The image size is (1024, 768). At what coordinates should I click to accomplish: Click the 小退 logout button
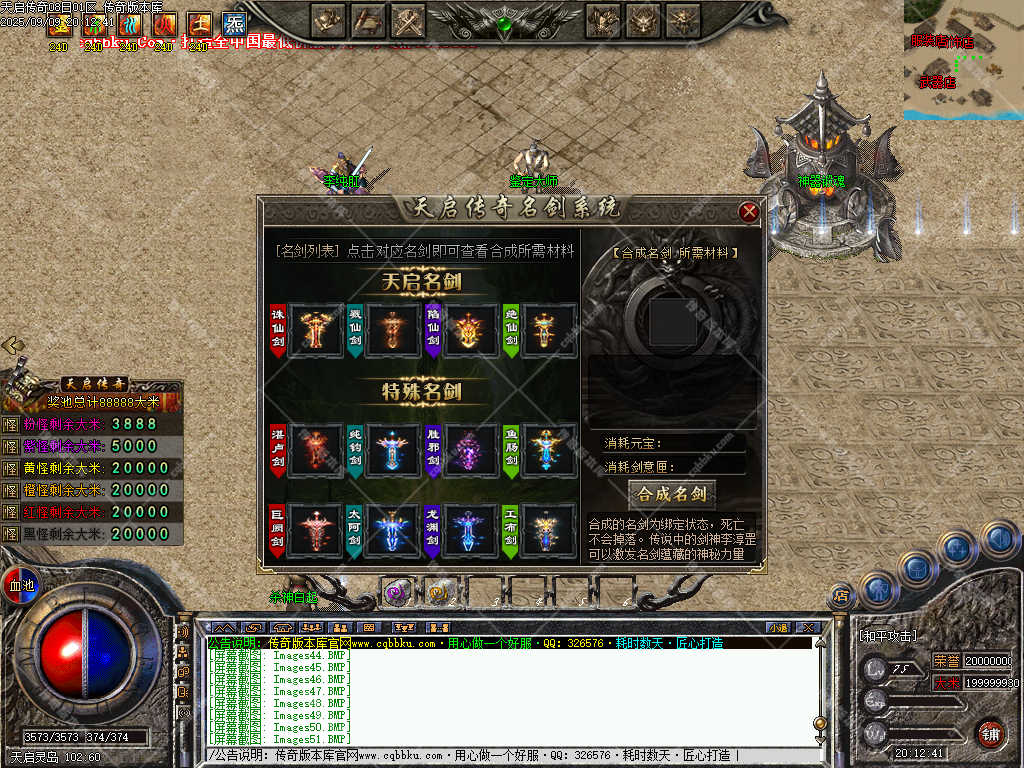(778, 627)
